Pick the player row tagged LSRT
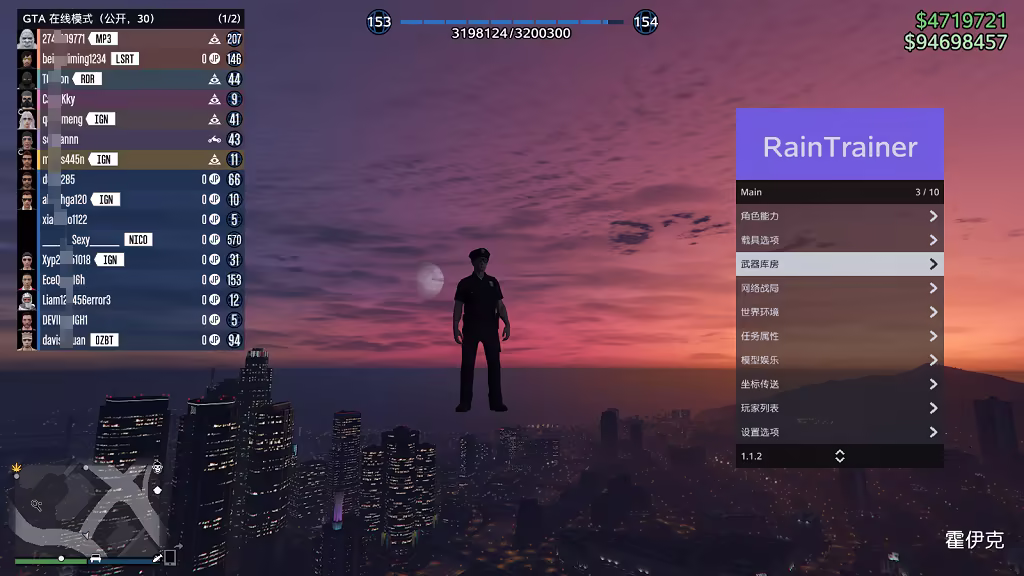 coord(130,59)
